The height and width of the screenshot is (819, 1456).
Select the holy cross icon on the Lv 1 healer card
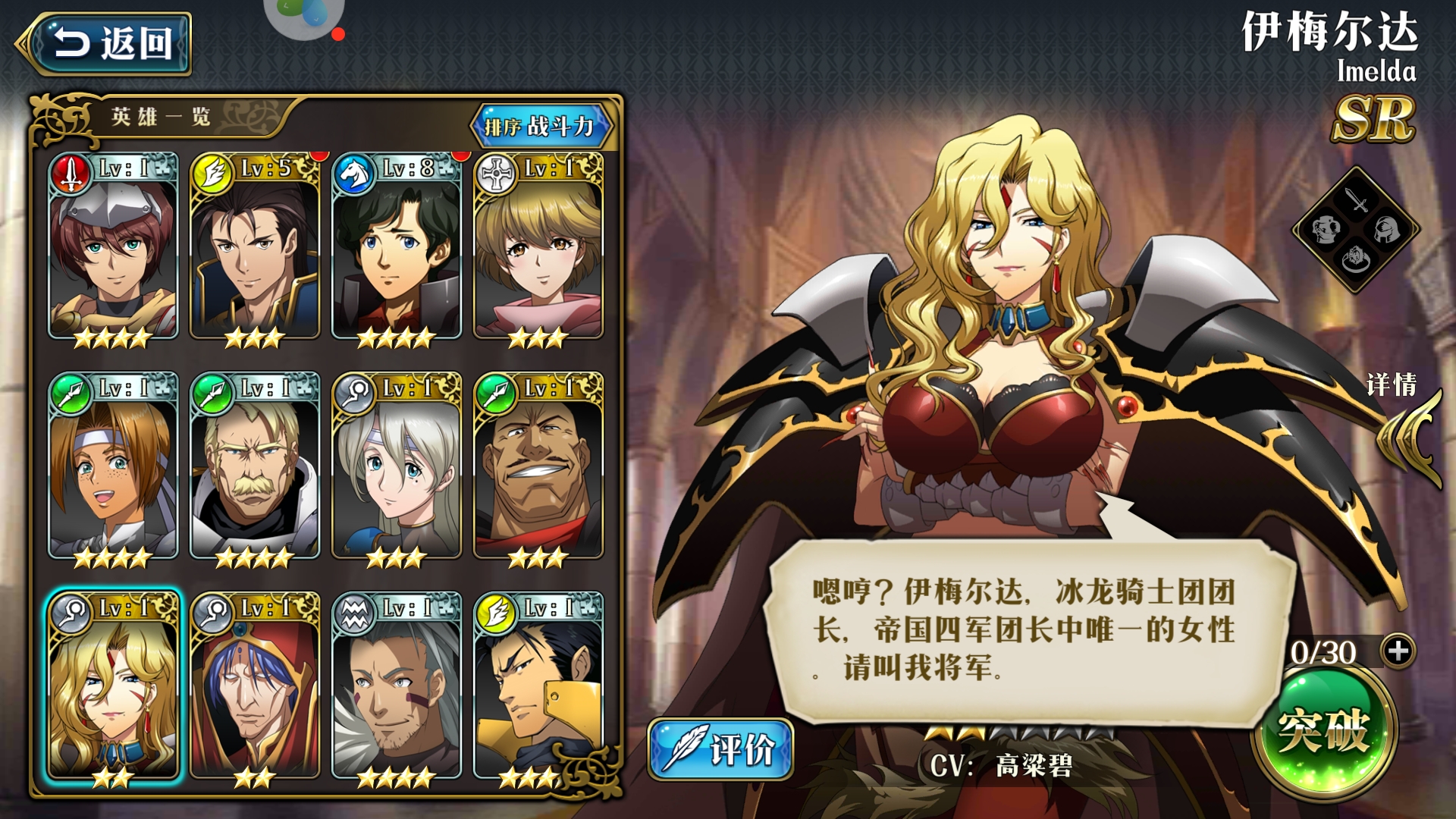pos(497,171)
